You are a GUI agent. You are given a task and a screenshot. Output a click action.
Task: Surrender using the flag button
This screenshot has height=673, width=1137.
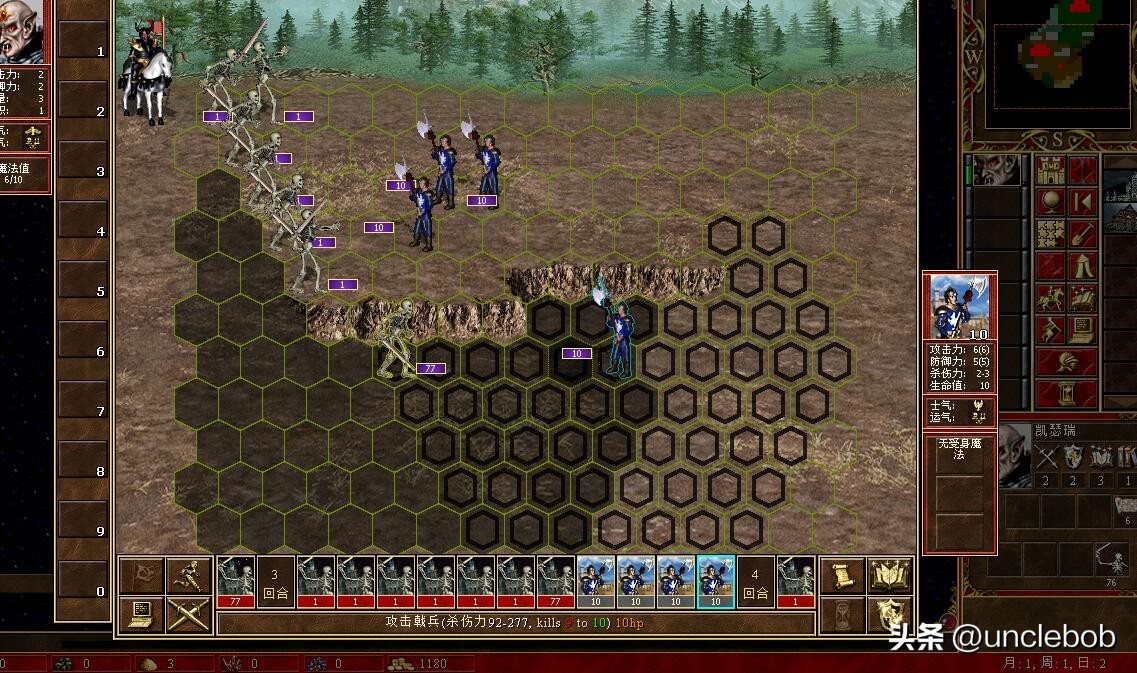tap(141, 575)
